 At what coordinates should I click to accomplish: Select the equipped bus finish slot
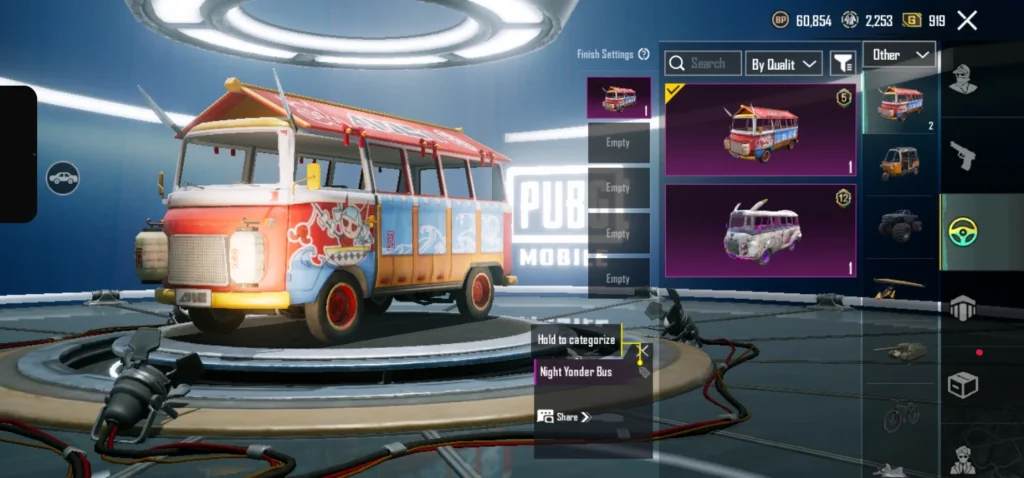[618, 98]
